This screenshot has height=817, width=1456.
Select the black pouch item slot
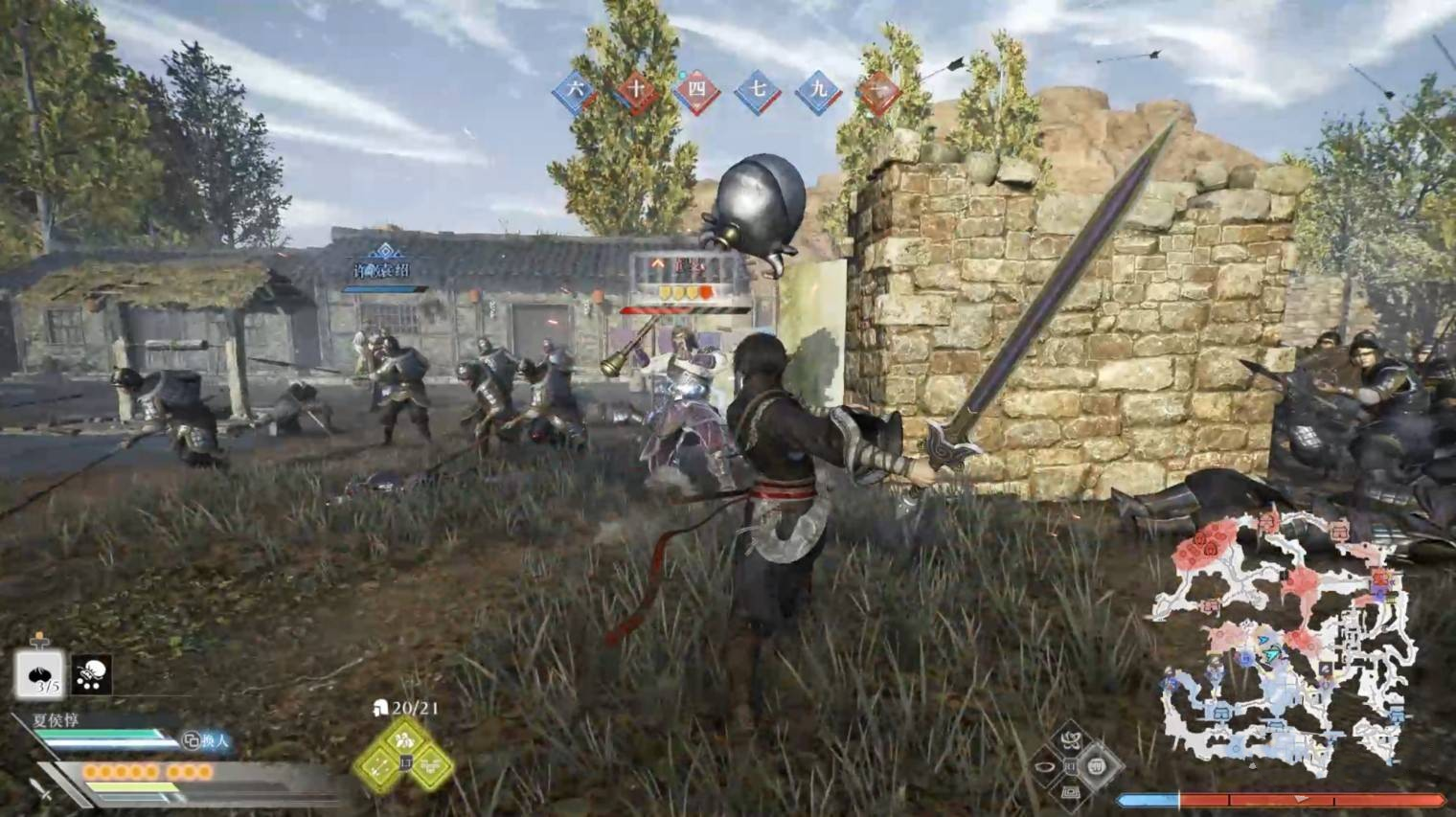tap(92, 674)
